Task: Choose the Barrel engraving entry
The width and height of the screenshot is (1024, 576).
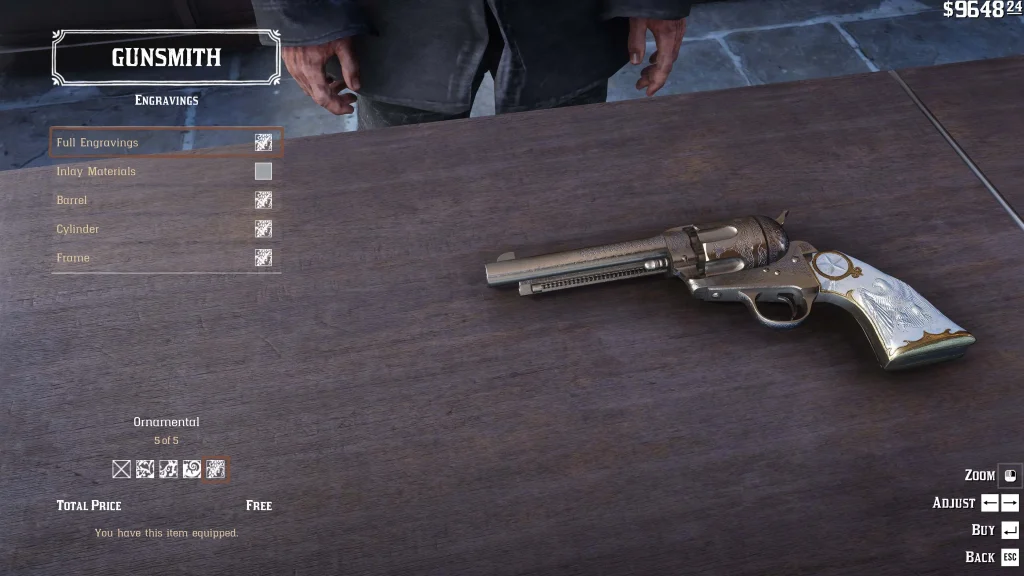Action: click(x=166, y=200)
